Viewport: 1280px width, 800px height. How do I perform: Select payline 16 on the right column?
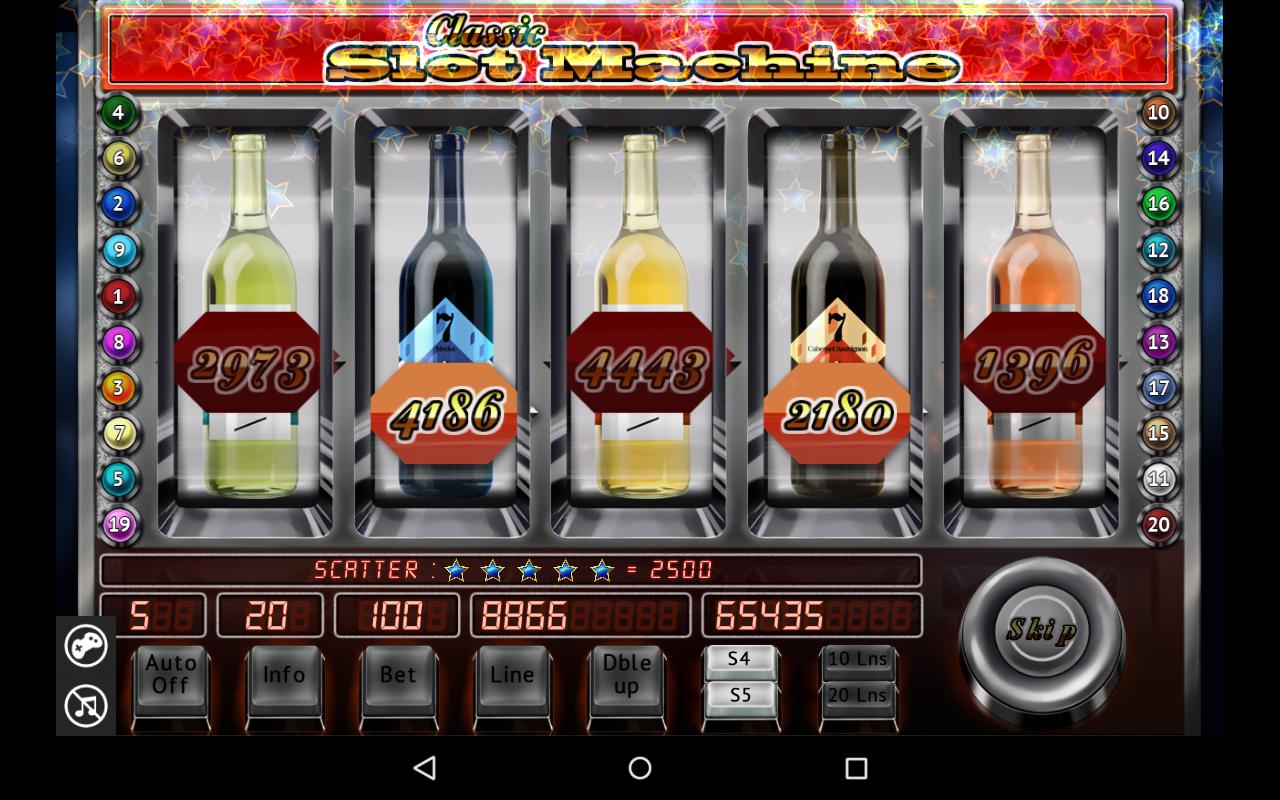click(1159, 204)
